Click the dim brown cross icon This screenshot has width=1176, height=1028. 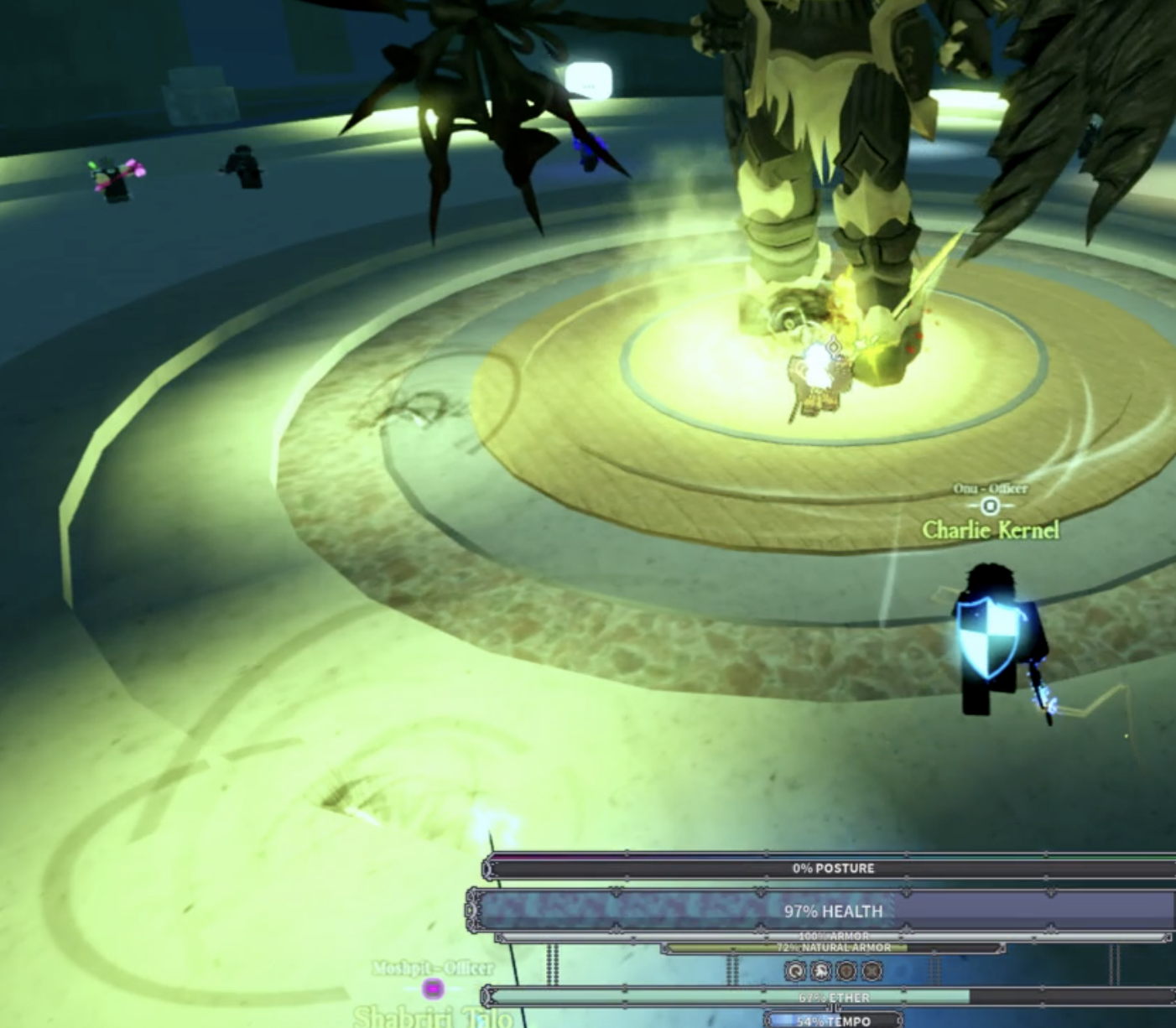point(847,971)
